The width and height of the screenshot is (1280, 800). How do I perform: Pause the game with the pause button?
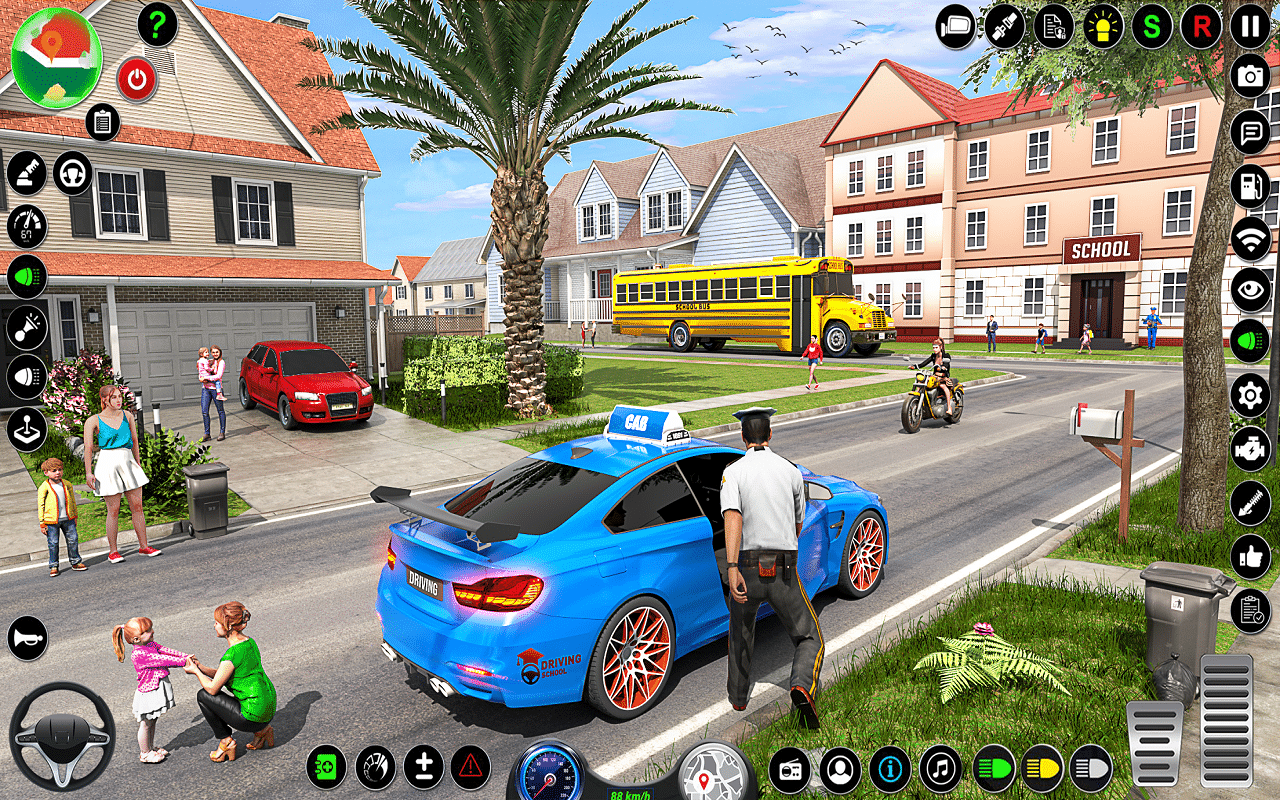click(x=1250, y=26)
